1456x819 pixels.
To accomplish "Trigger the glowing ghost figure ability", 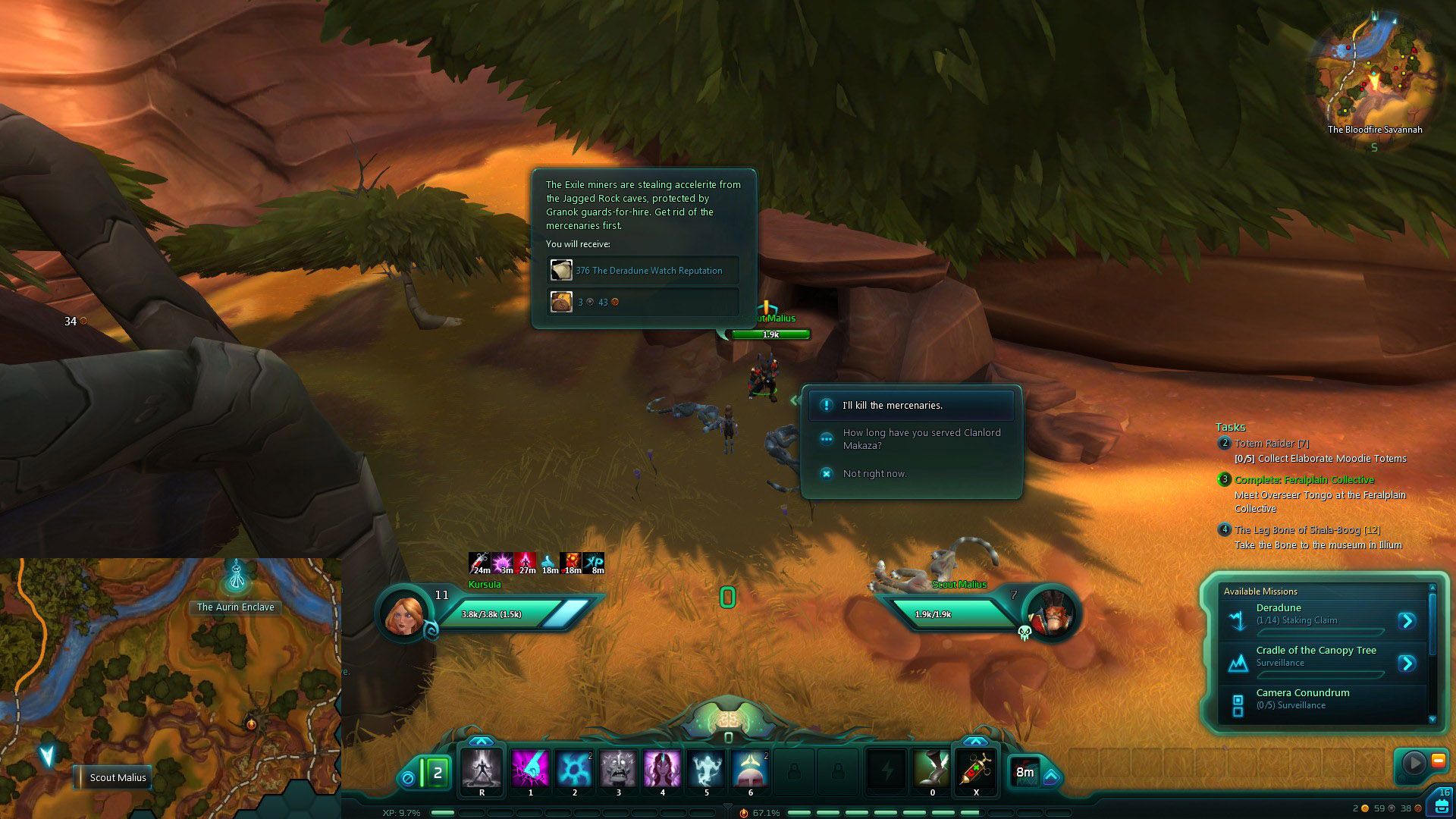I will [x=706, y=770].
